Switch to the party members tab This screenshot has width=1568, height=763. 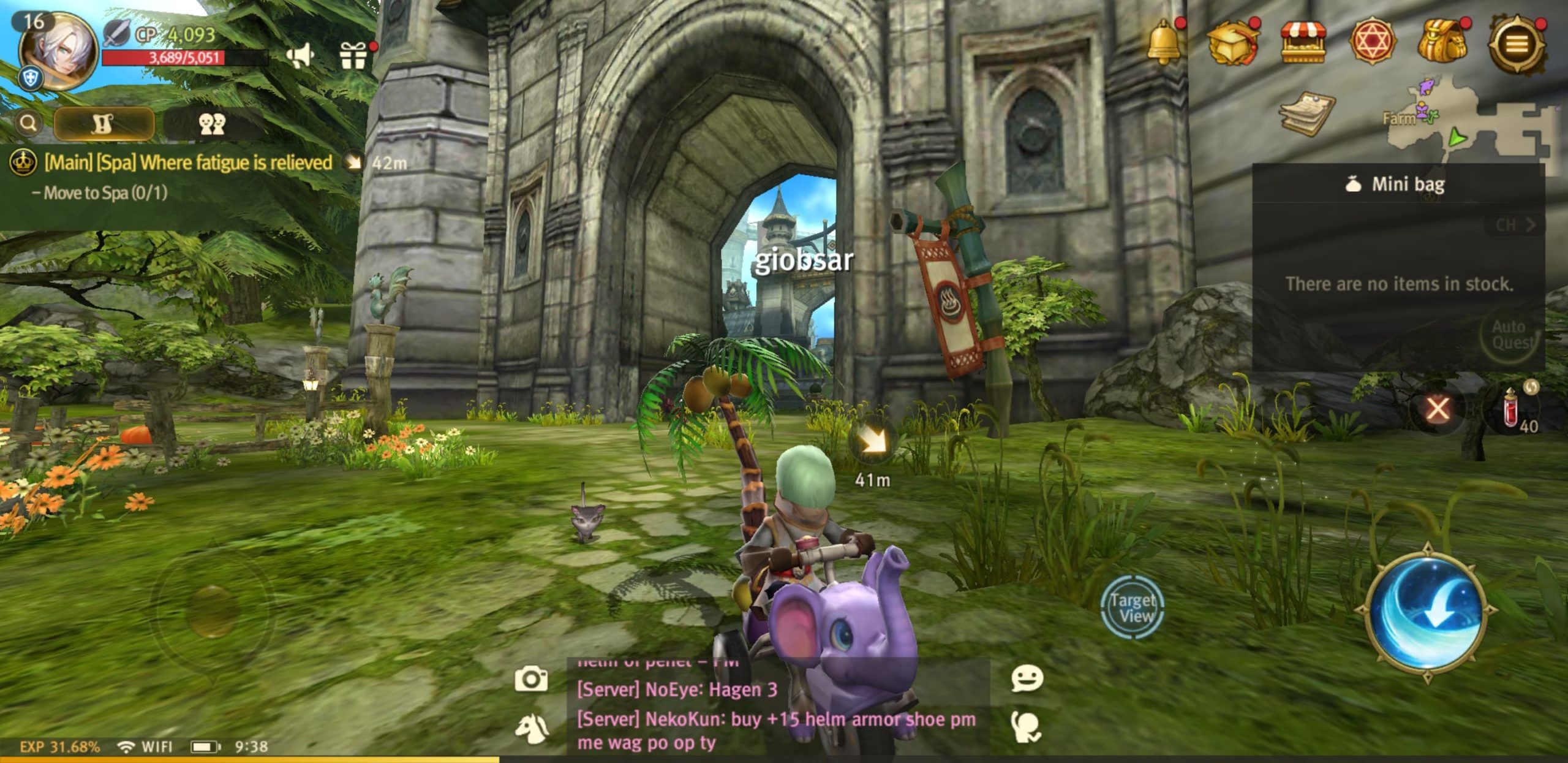212,123
